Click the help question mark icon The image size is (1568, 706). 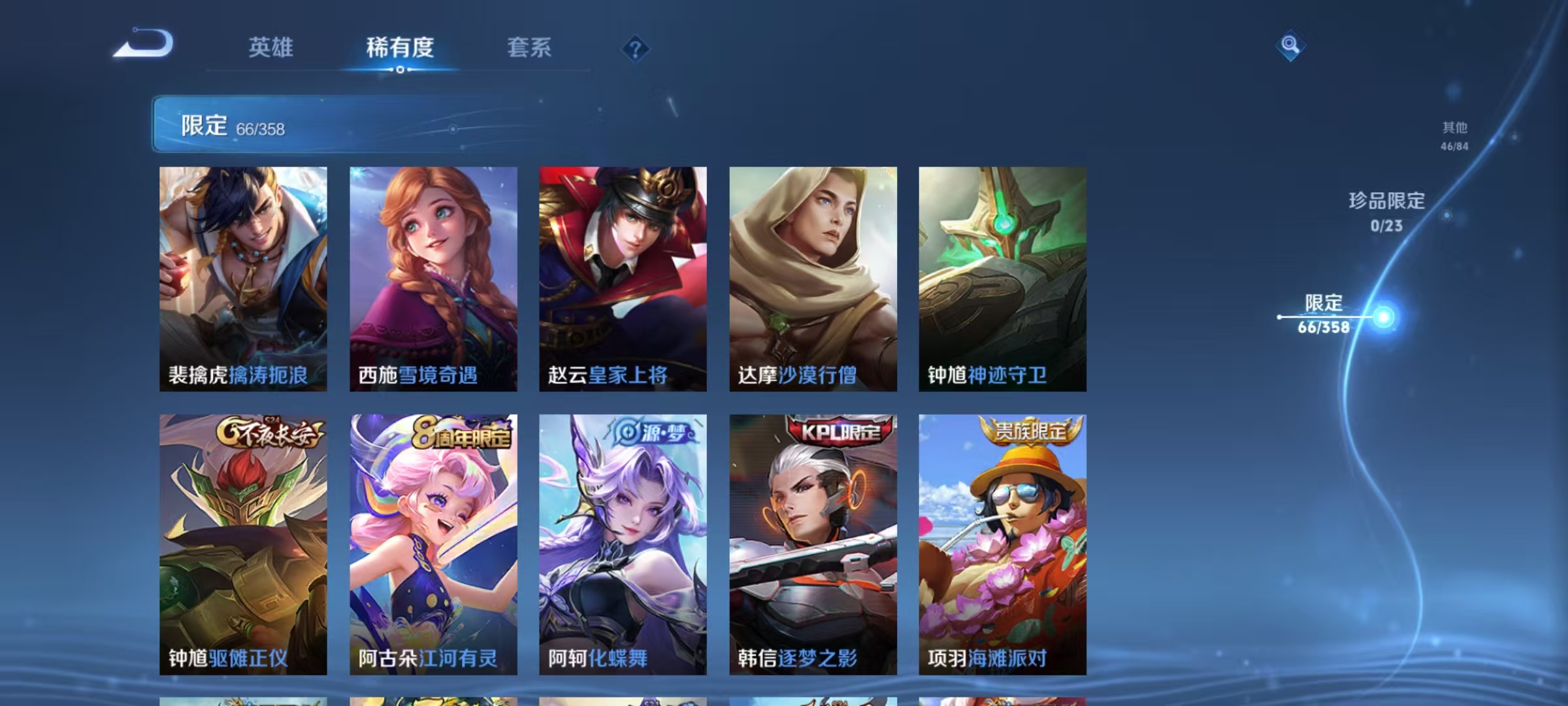[636, 48]
